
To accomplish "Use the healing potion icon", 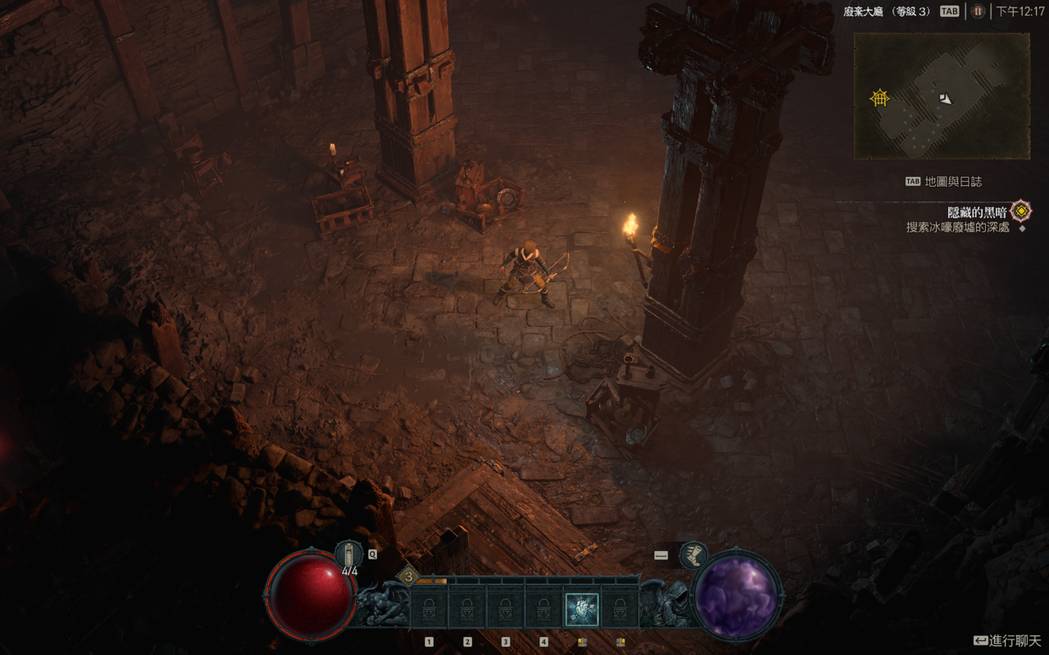I will pos(348,554).
